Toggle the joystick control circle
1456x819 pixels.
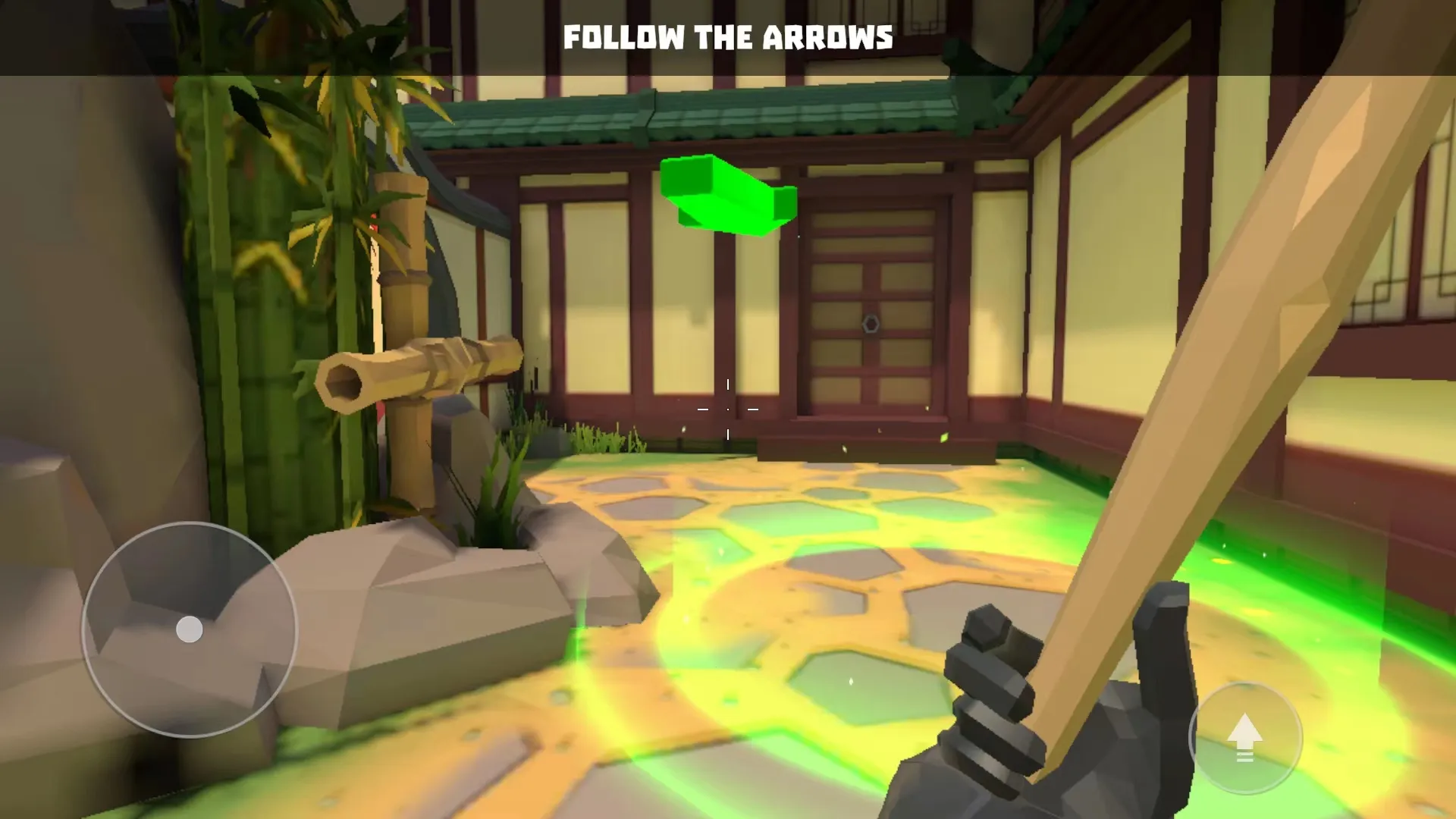pyautogui.click(x=187, y=629)
